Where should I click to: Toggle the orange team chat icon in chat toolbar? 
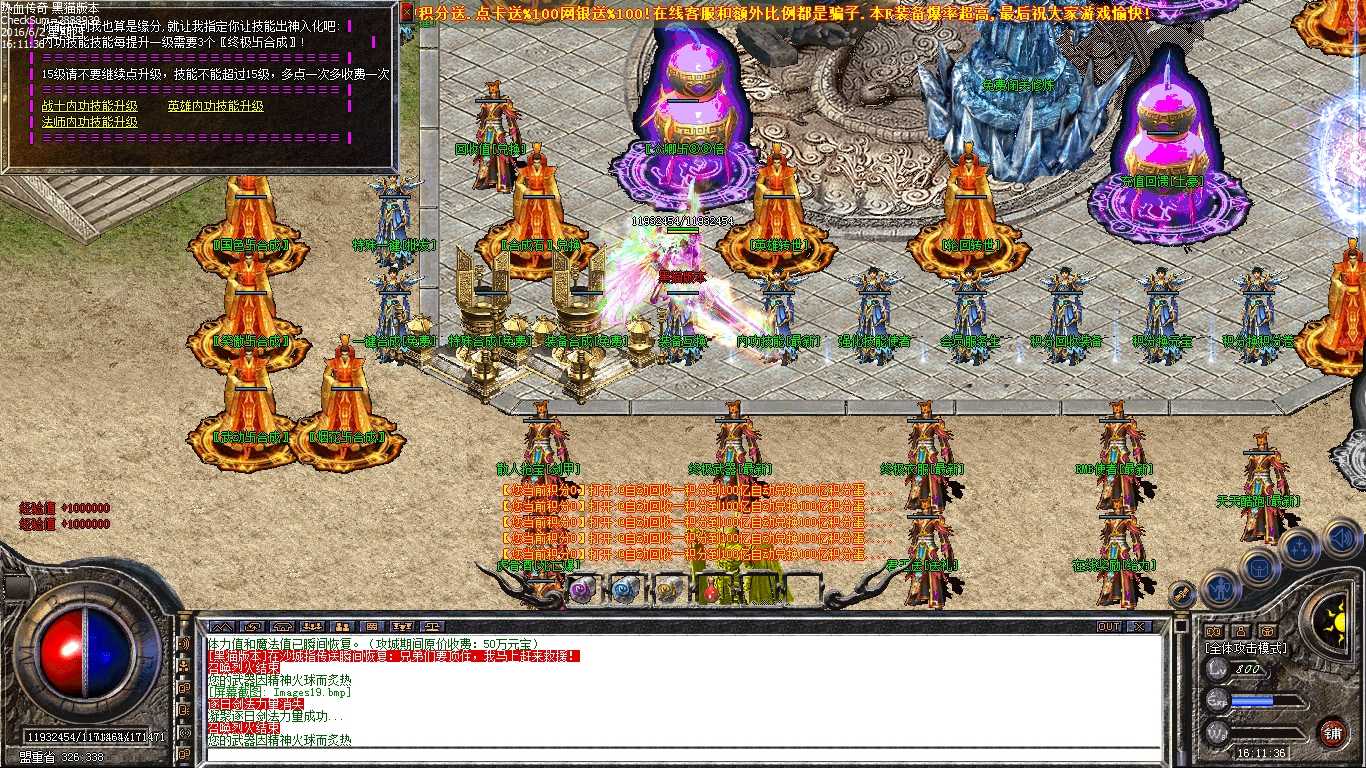[341, 627]
